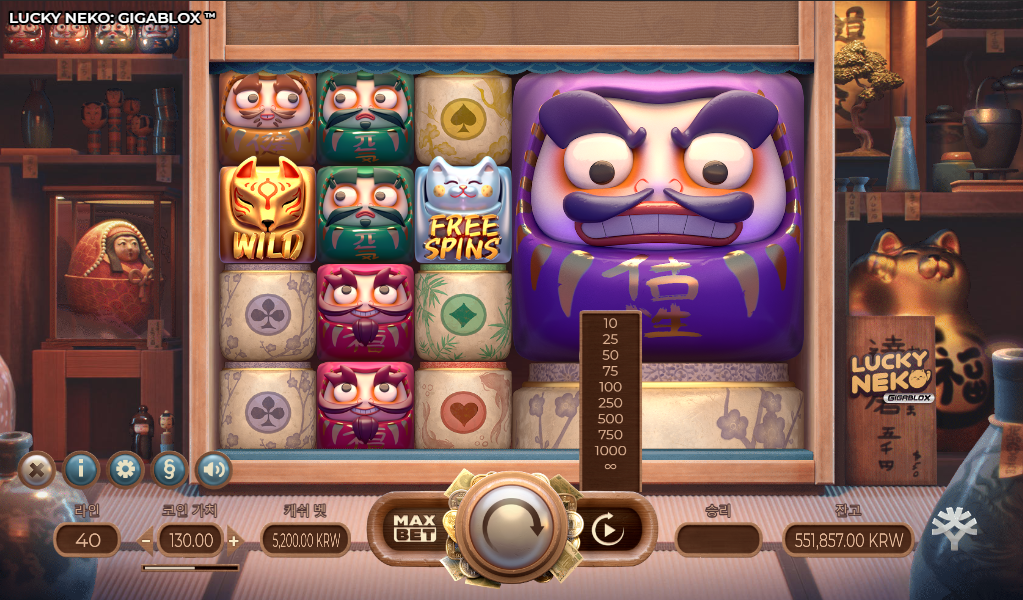Choose 10 autoplay spins
This screenshot has height=600, width=1023.
click(610, 323)
